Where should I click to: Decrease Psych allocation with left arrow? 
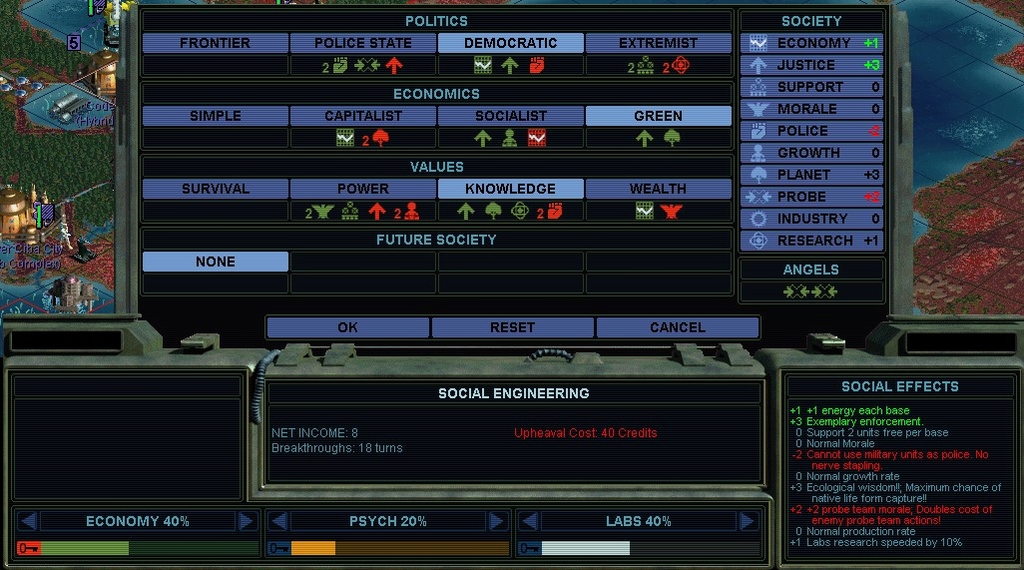(279, 521)
